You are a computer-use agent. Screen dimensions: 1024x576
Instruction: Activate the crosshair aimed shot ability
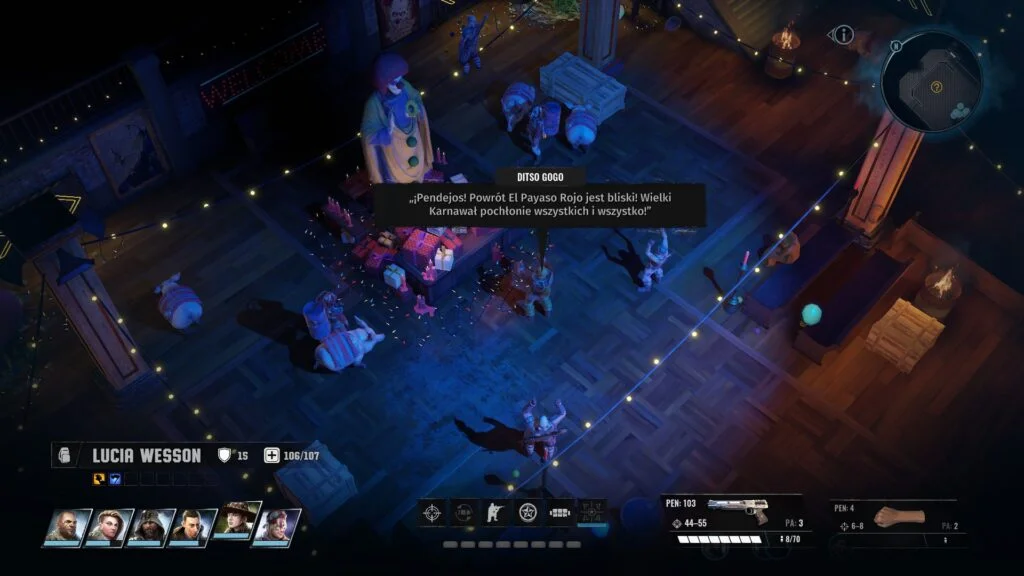[431, 513]
